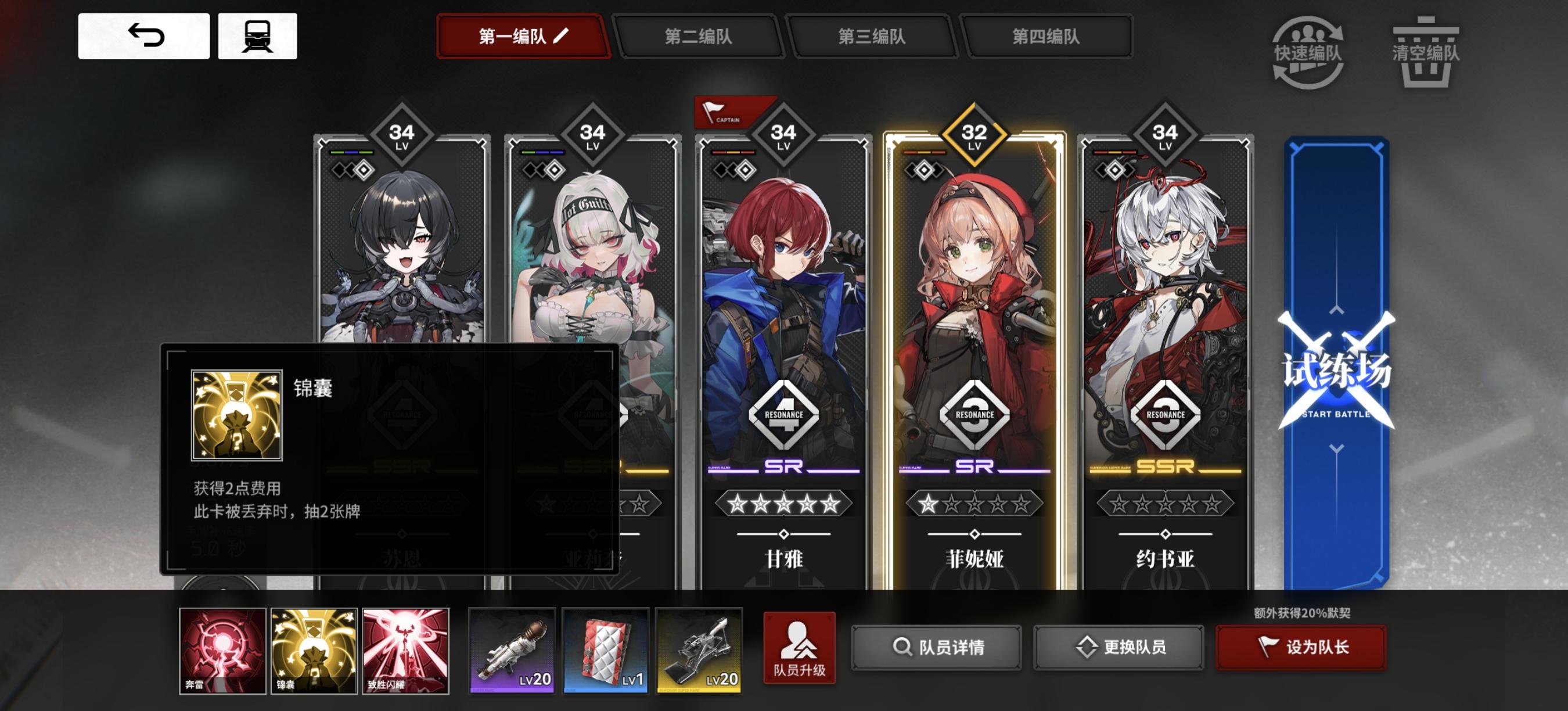This screenshot has width=1568, height=711.
Task: Switch to the 第三编队 tab
Action: (874, 37)
